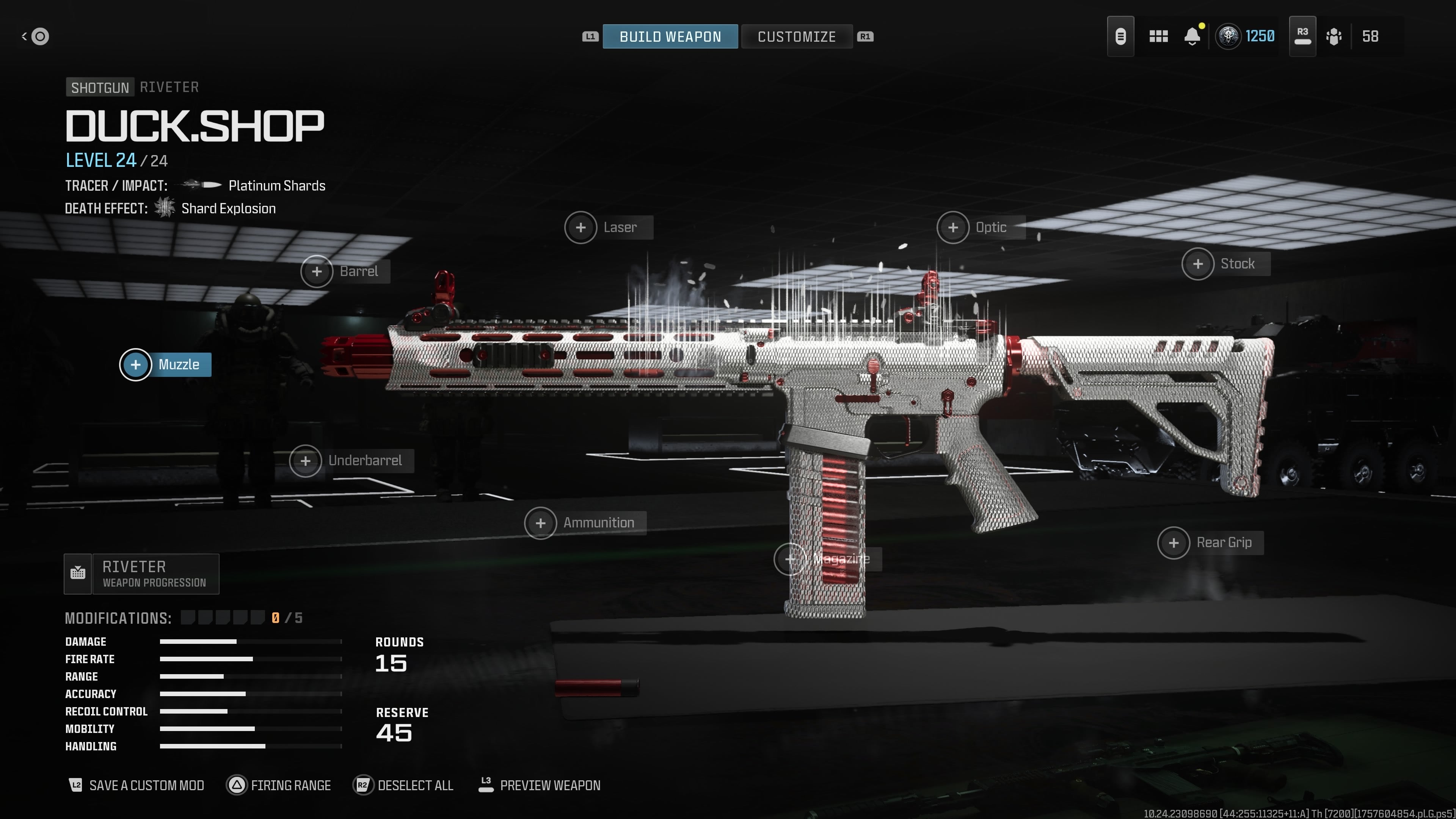Select the Magazine attachment slot
1456x819 pixels.
[x=827, y=559]
